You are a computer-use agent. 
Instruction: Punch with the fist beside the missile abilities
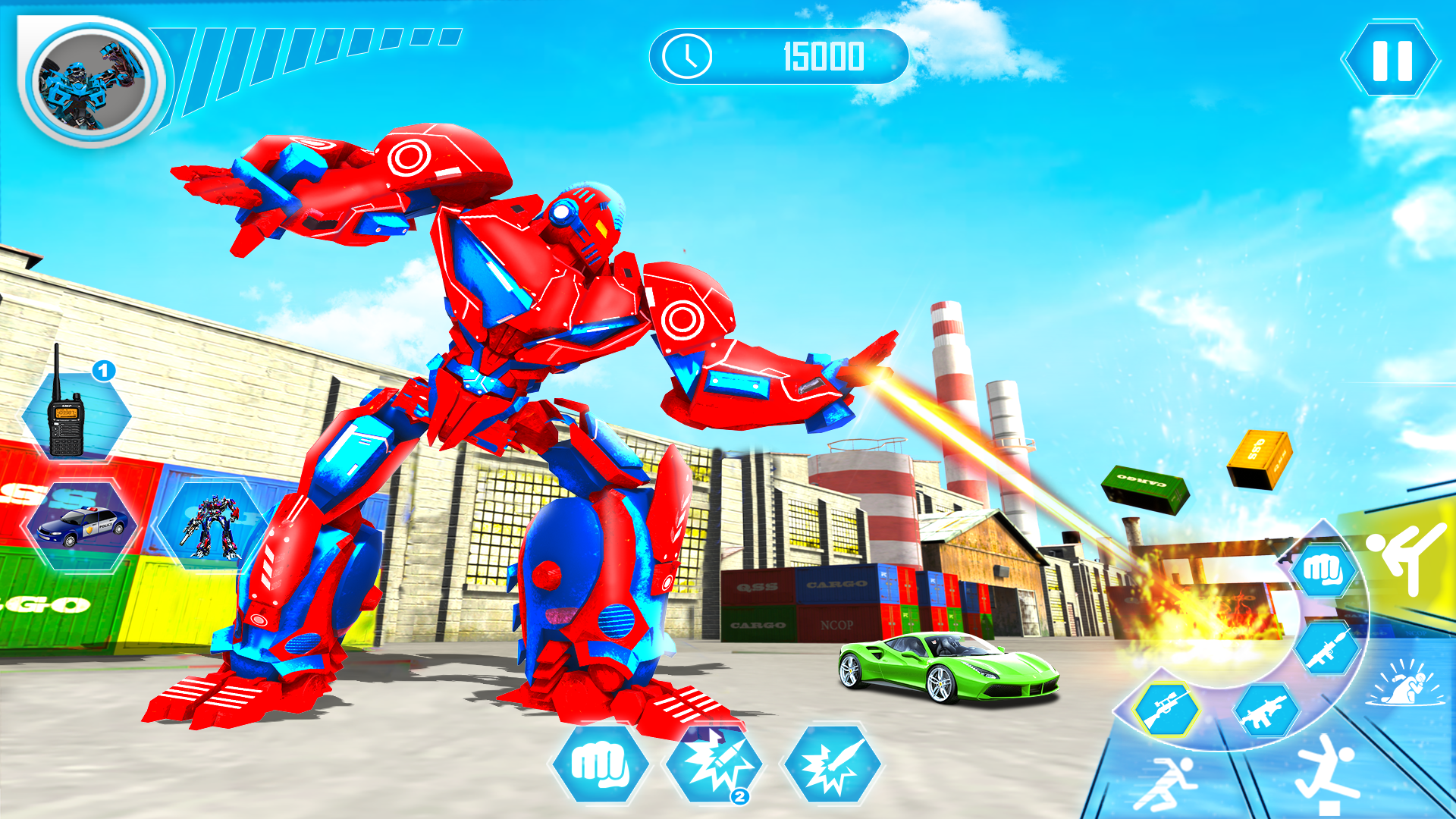599,766
